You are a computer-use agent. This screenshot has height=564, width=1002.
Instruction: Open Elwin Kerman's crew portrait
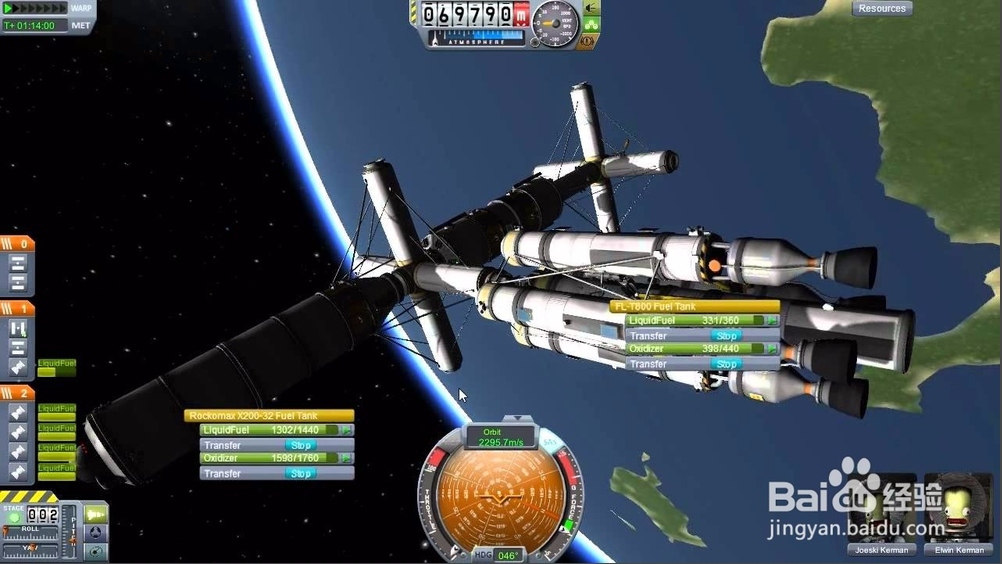(x=958, y=512)
